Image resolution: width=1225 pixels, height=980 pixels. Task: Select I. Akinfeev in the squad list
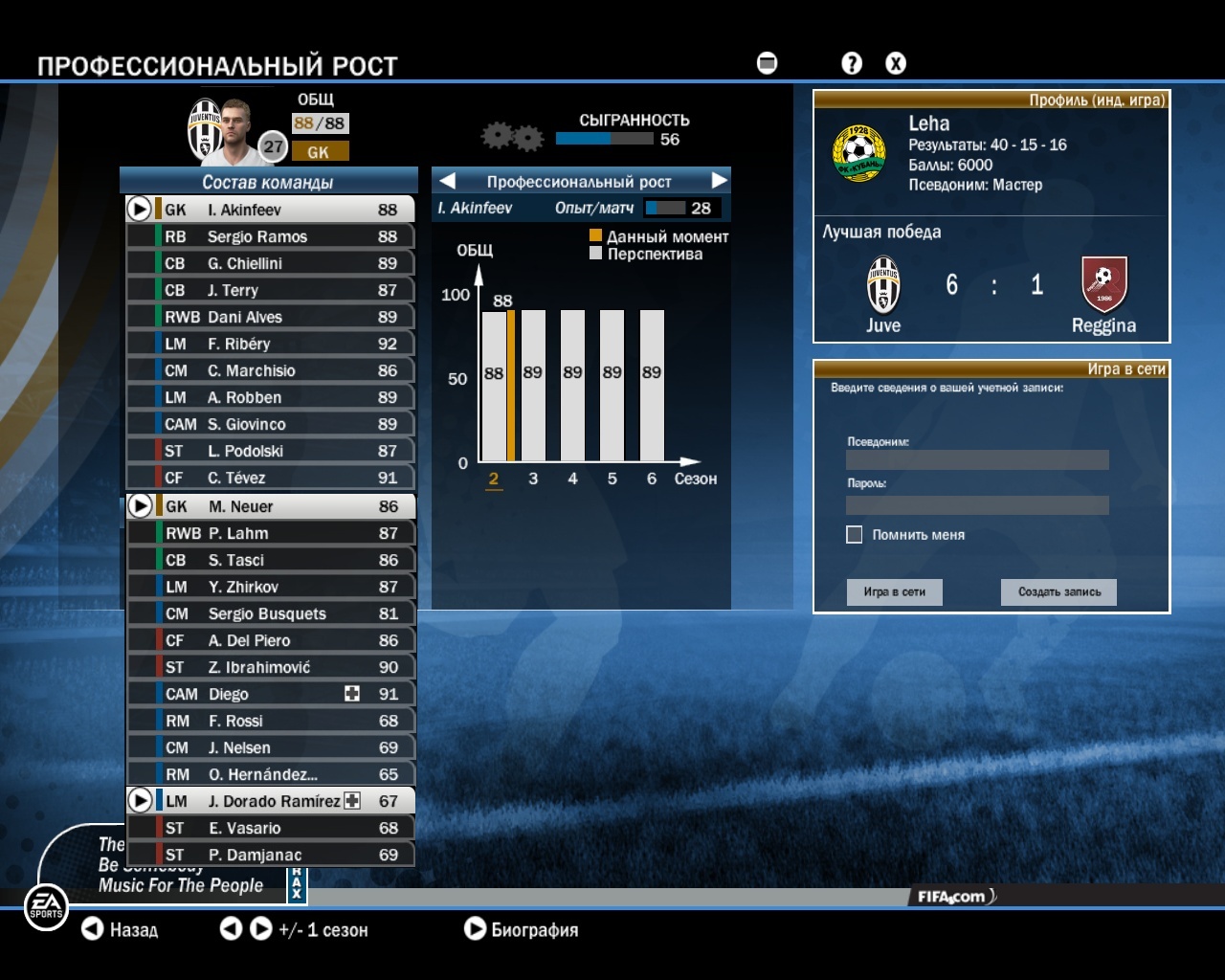(271, 210)
